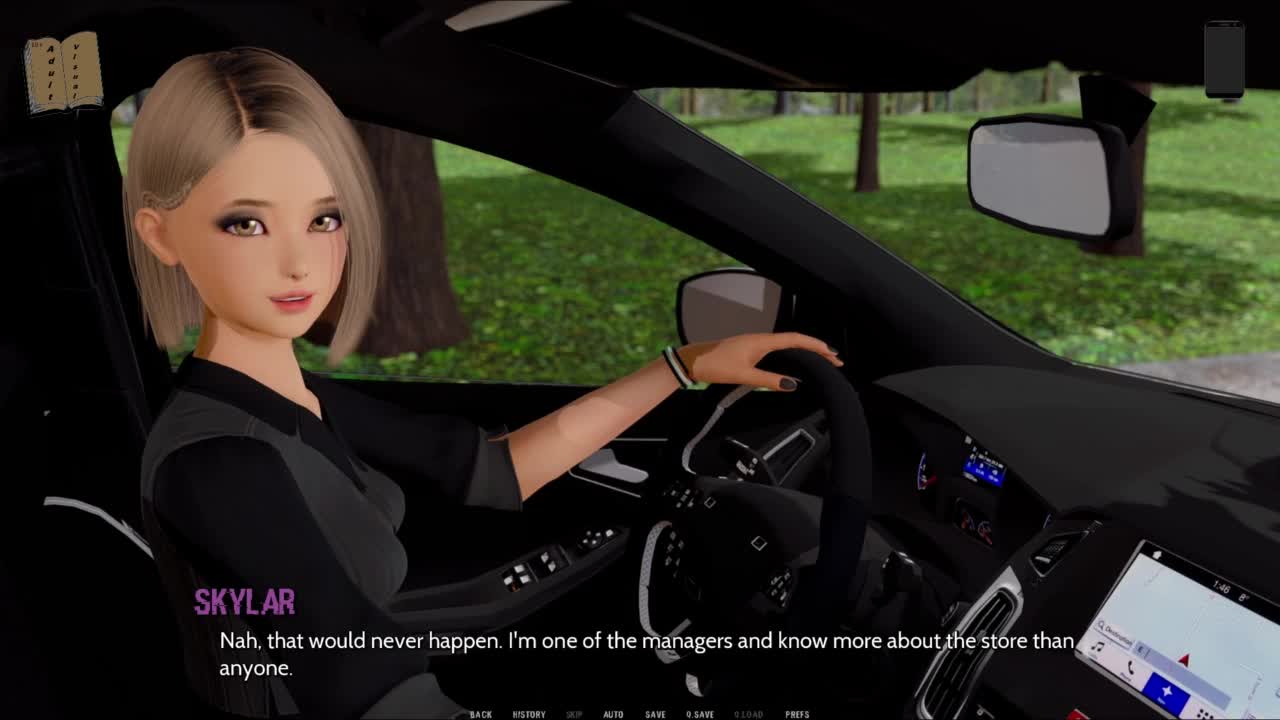Open the dialogue History log
The height and width of the screenshot is (720, 1280).
(x=529, y=714)
